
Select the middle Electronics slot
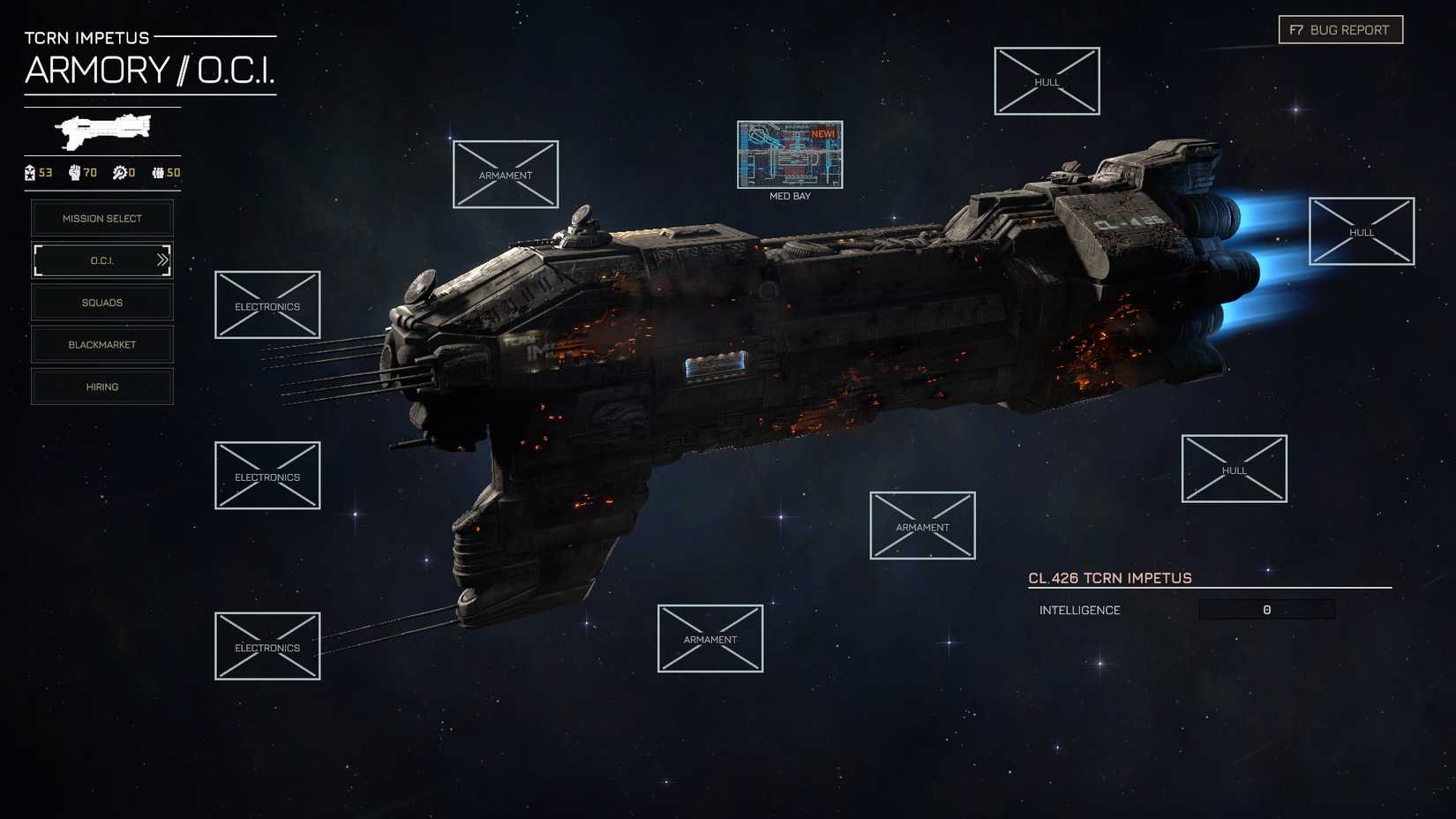click(266, 476)
